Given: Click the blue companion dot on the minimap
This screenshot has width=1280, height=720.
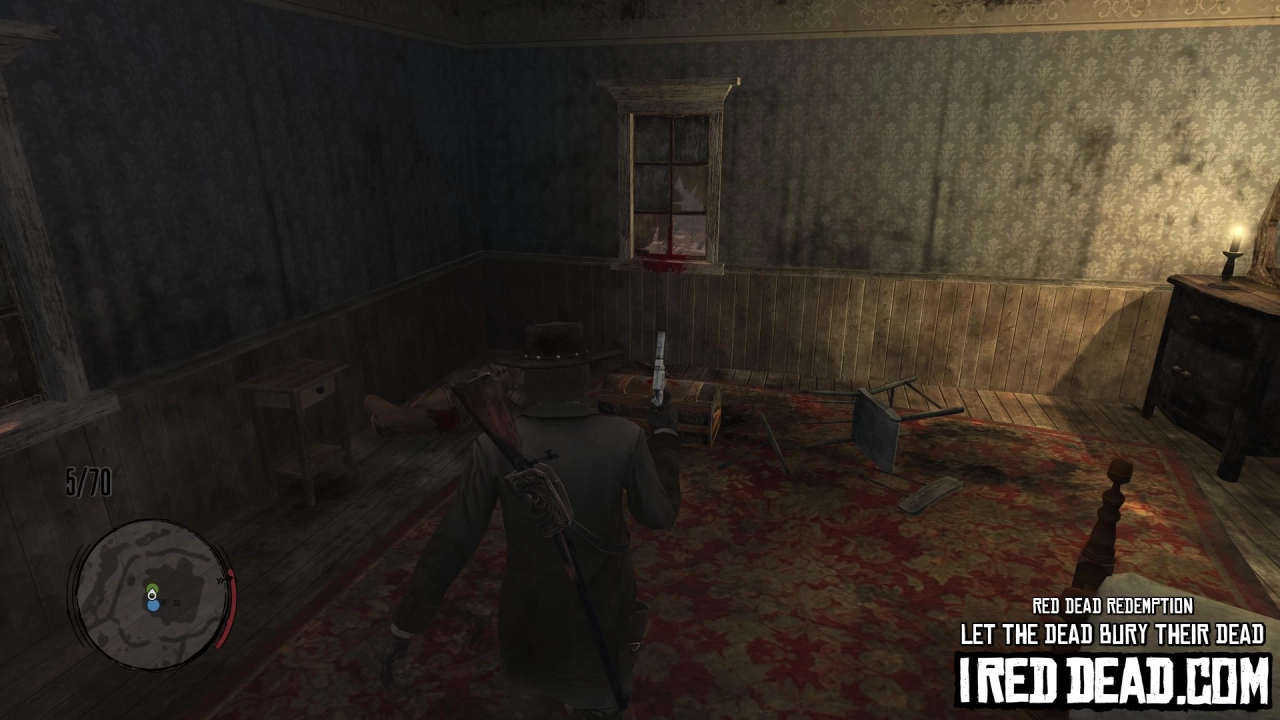Looking at the screenshot, I should click(154, 605).
